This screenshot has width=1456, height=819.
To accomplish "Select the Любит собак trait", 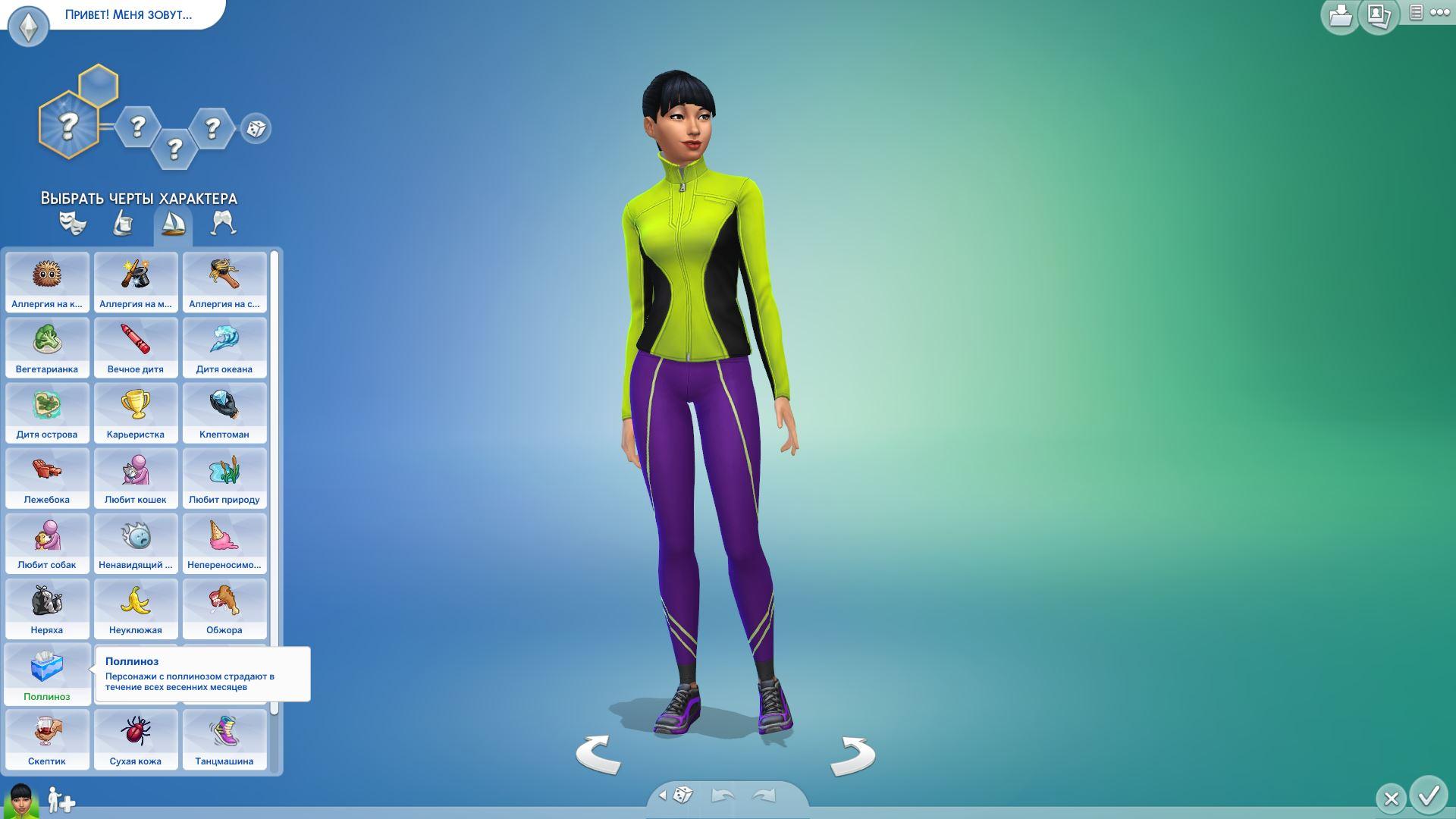I will (x=47, y=543).
